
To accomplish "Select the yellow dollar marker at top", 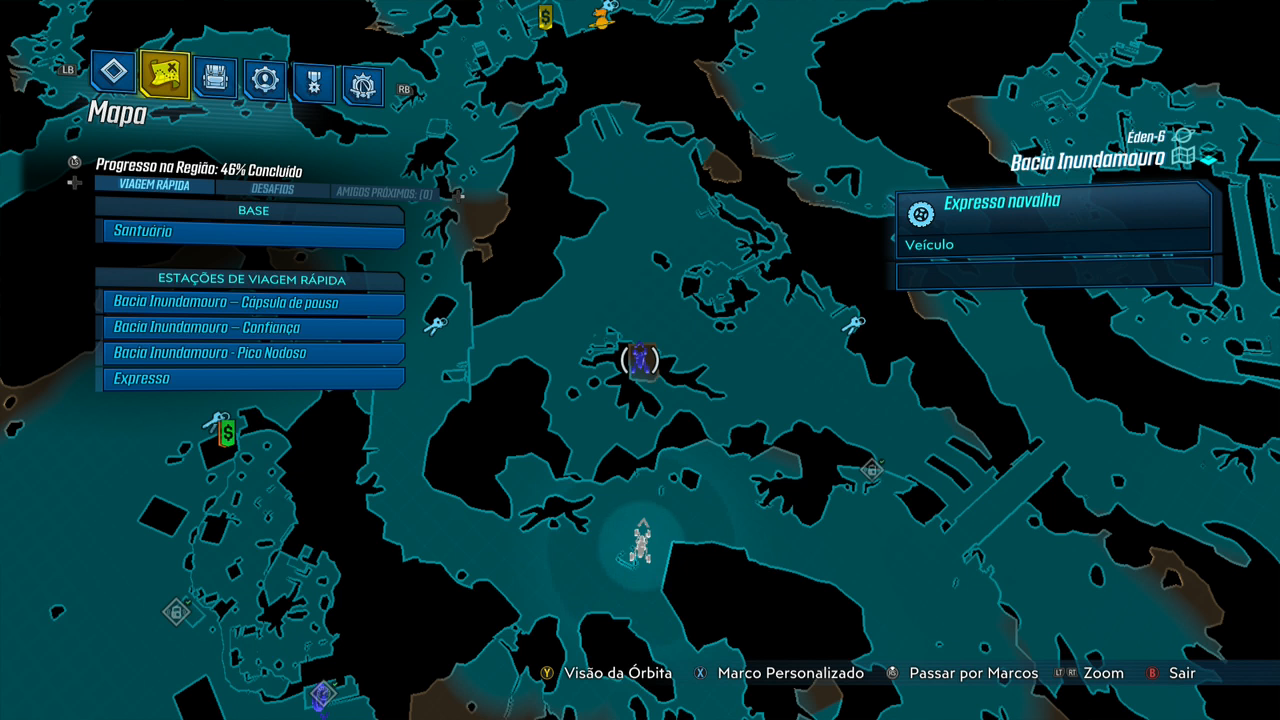I will pos(545,16).
